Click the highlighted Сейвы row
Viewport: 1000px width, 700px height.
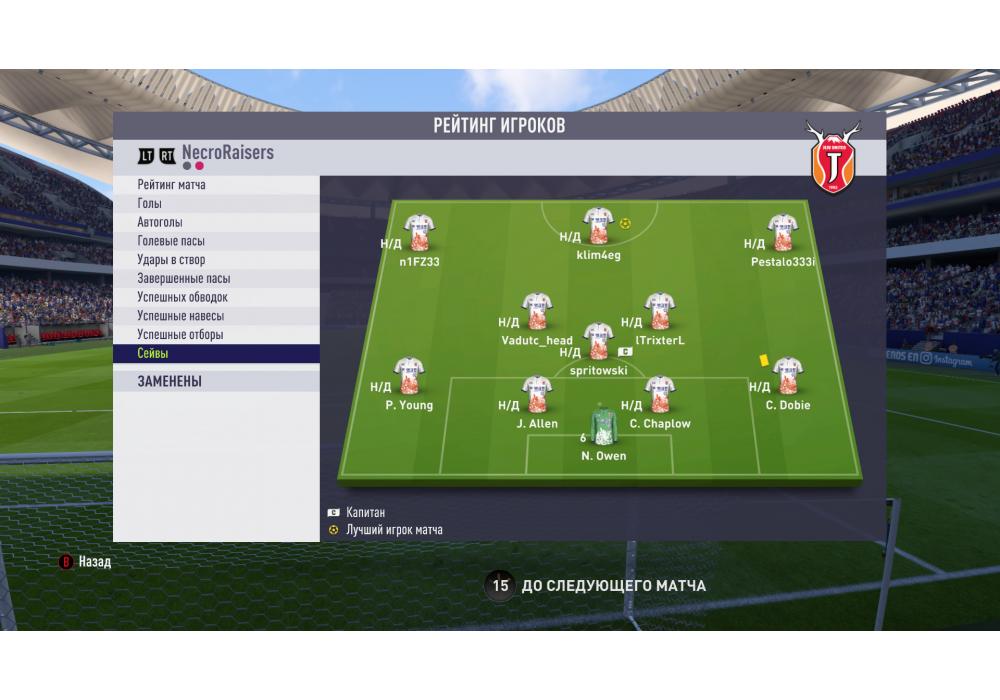216,354
